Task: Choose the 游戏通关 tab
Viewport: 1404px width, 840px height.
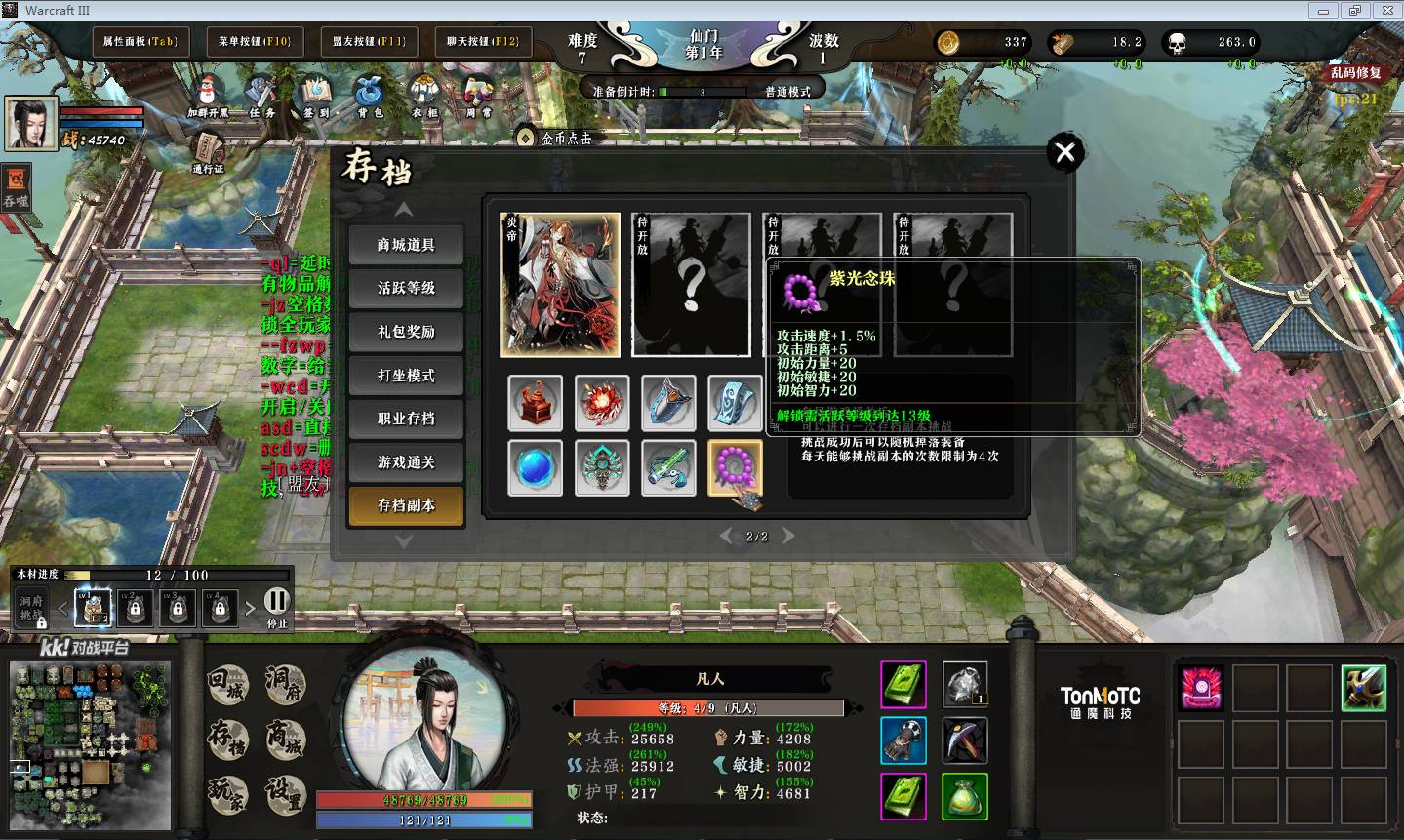Action: [406, 462]
